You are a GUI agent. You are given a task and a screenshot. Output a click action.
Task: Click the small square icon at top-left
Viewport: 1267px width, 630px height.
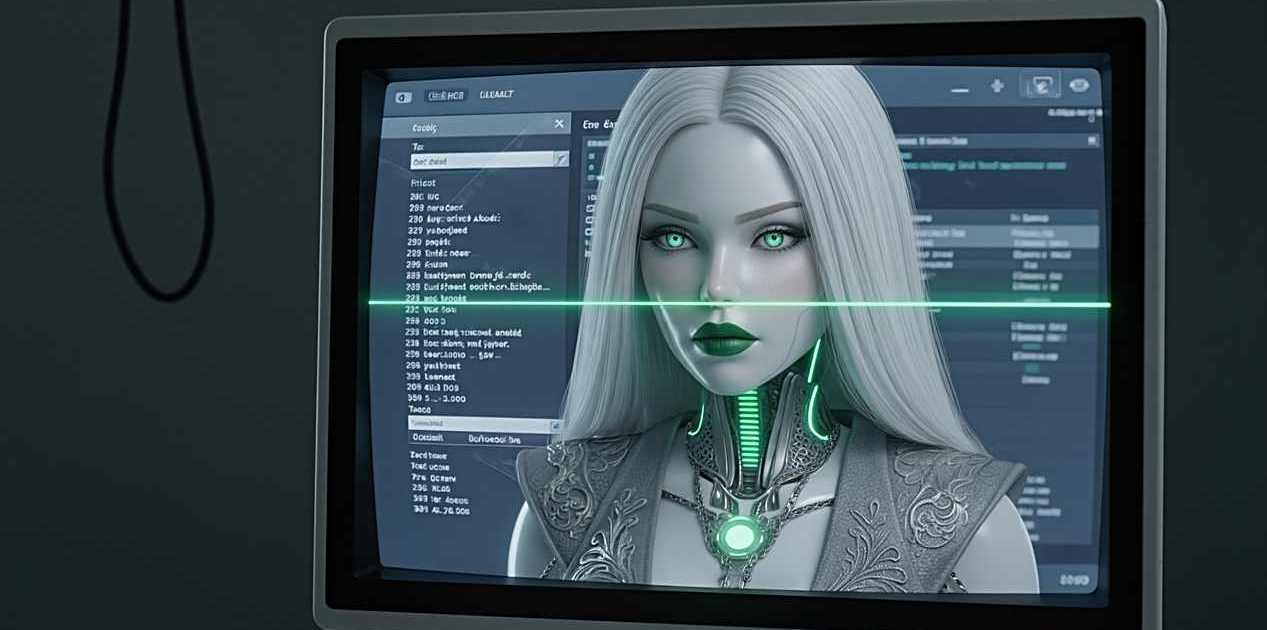pos(403,97)
